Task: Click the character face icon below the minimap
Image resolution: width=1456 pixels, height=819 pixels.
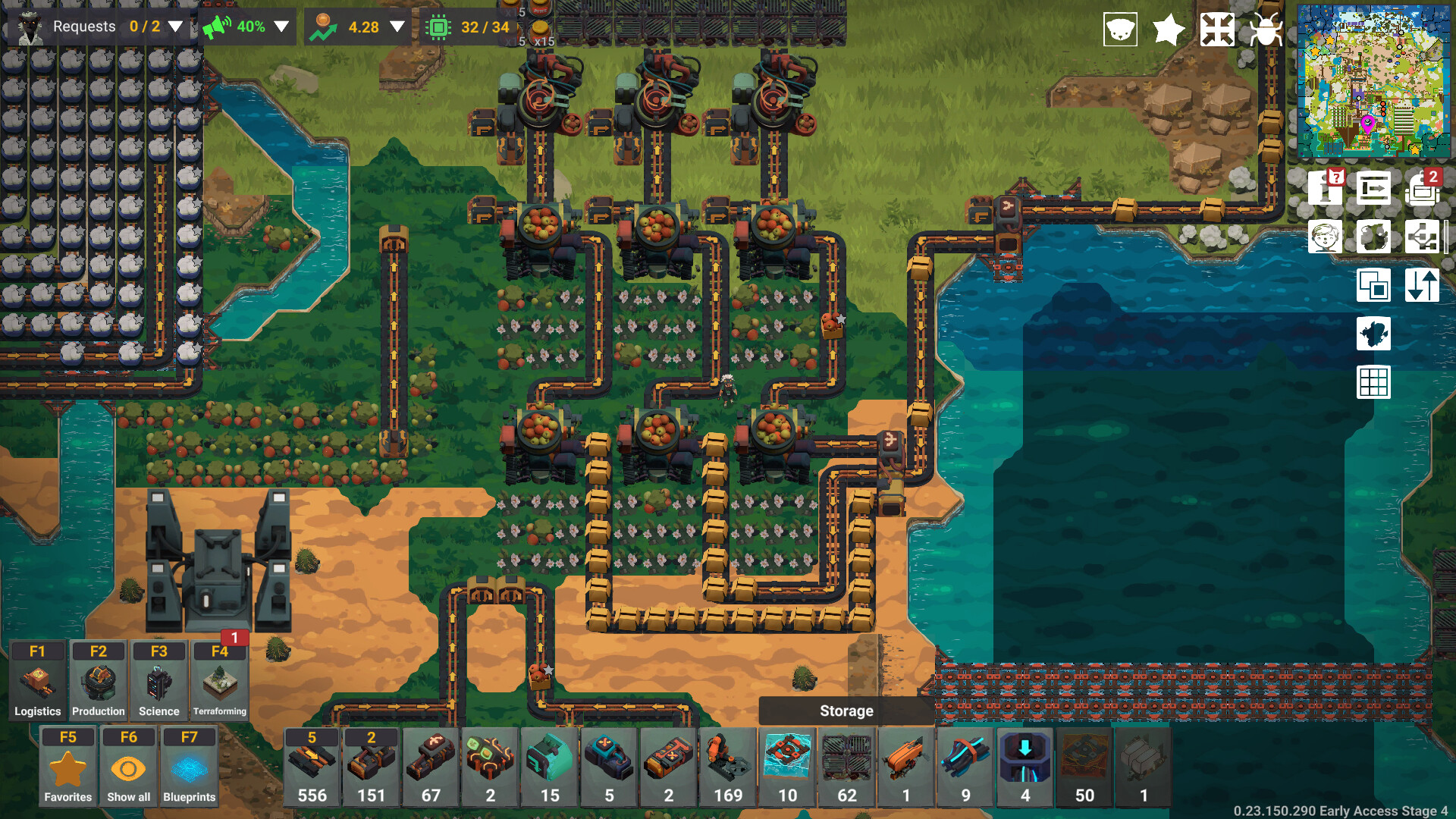Action: pos(1325,237)
